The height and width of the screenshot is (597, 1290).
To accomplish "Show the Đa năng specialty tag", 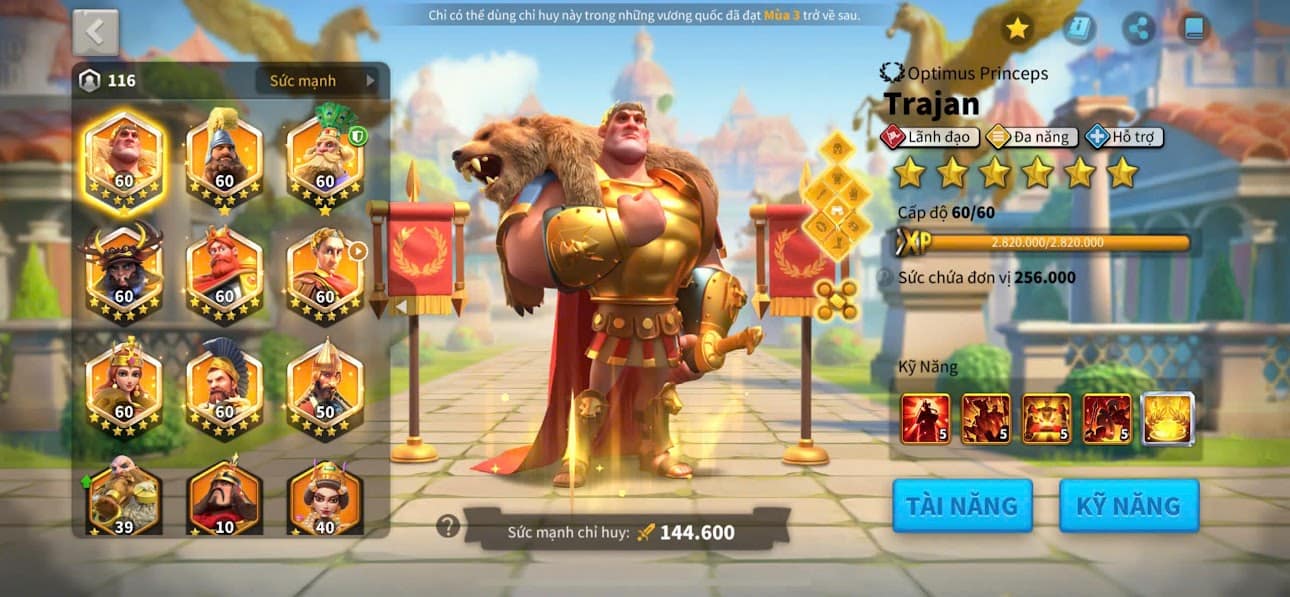I will [1032, 137].
